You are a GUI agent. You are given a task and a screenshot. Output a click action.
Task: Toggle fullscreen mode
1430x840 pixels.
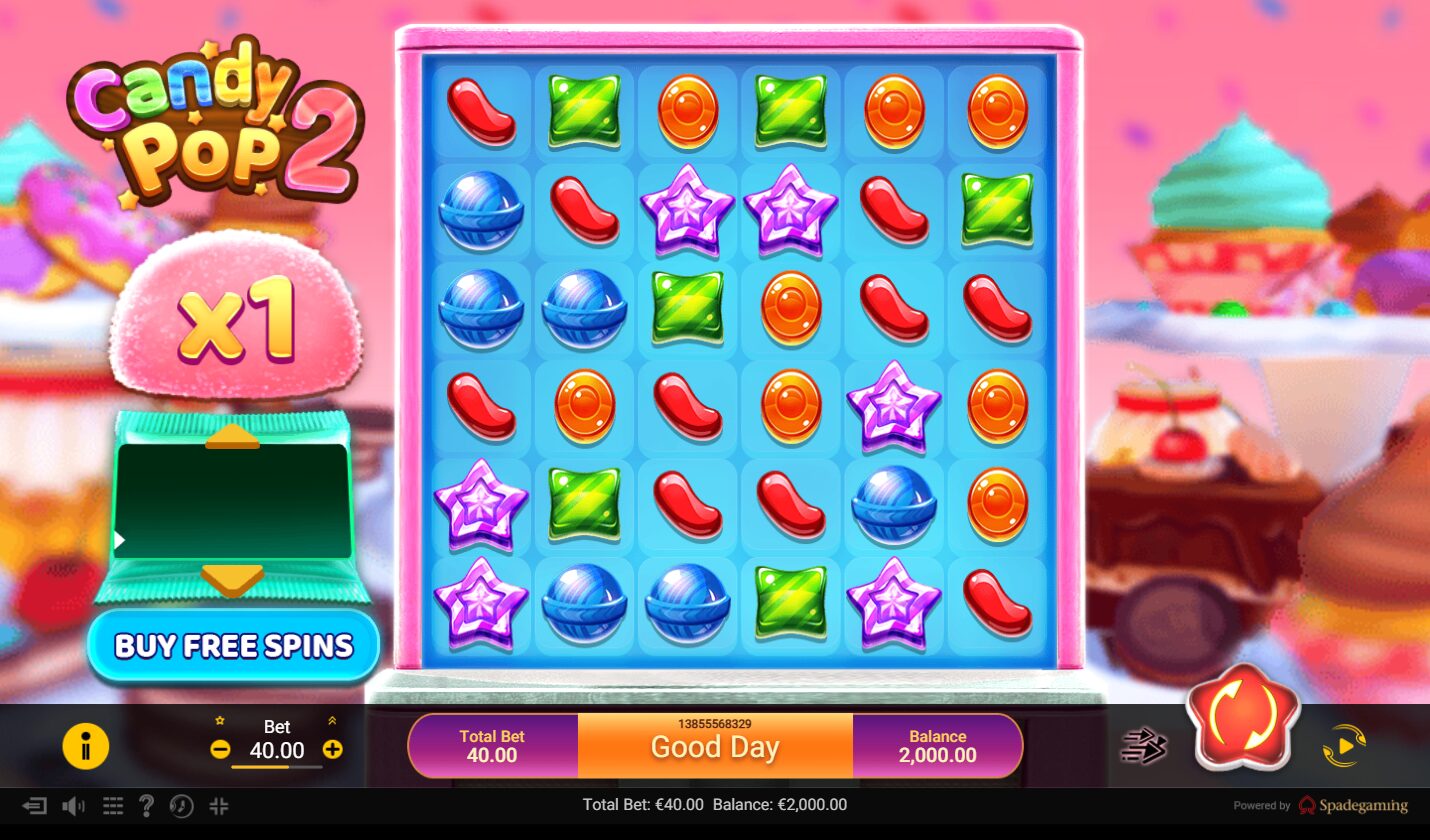219,805
